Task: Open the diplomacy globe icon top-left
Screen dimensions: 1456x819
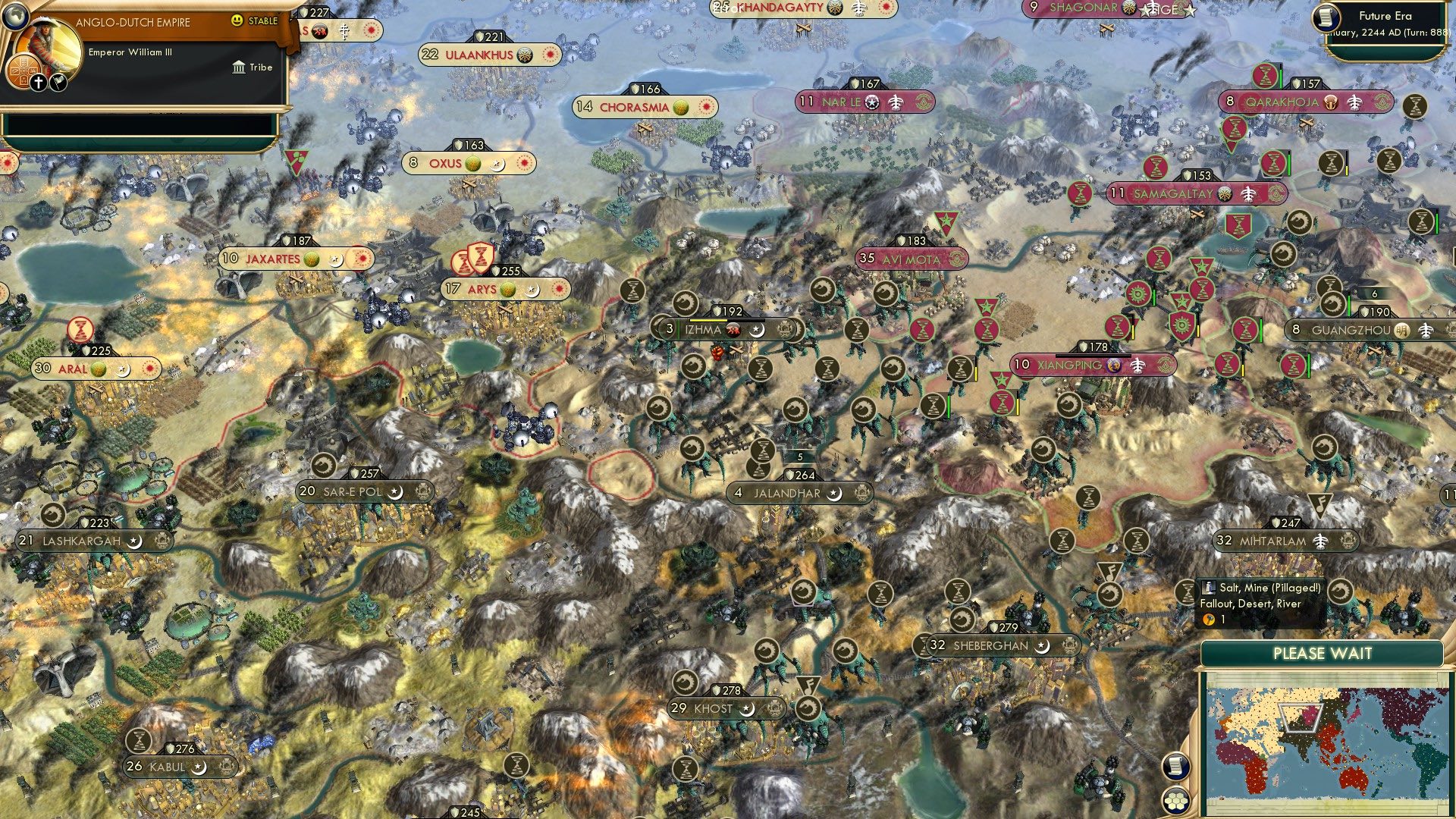Action: (x=15, y=16)
